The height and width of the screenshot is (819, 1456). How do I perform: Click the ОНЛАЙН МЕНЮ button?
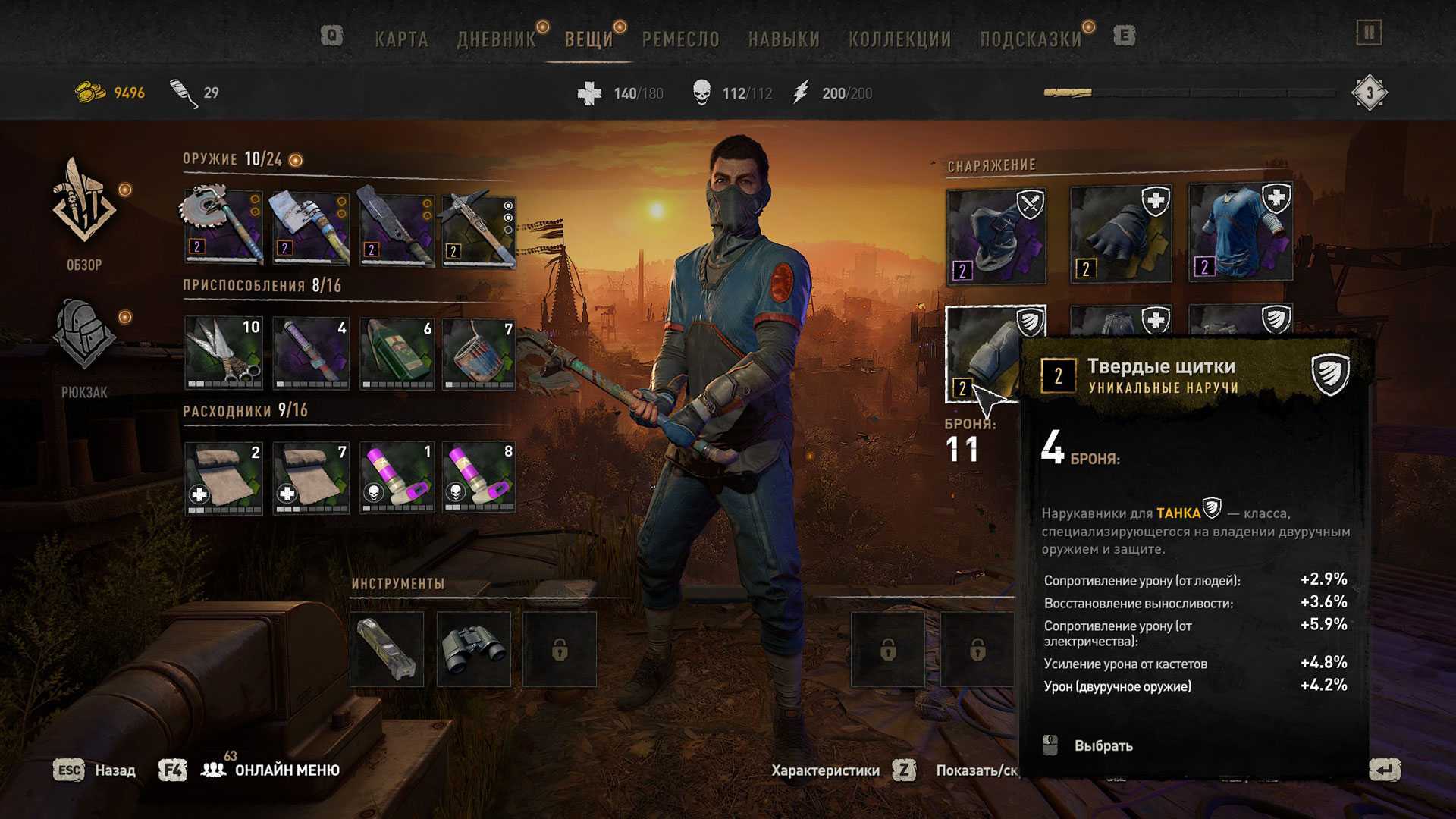point(286,770)
